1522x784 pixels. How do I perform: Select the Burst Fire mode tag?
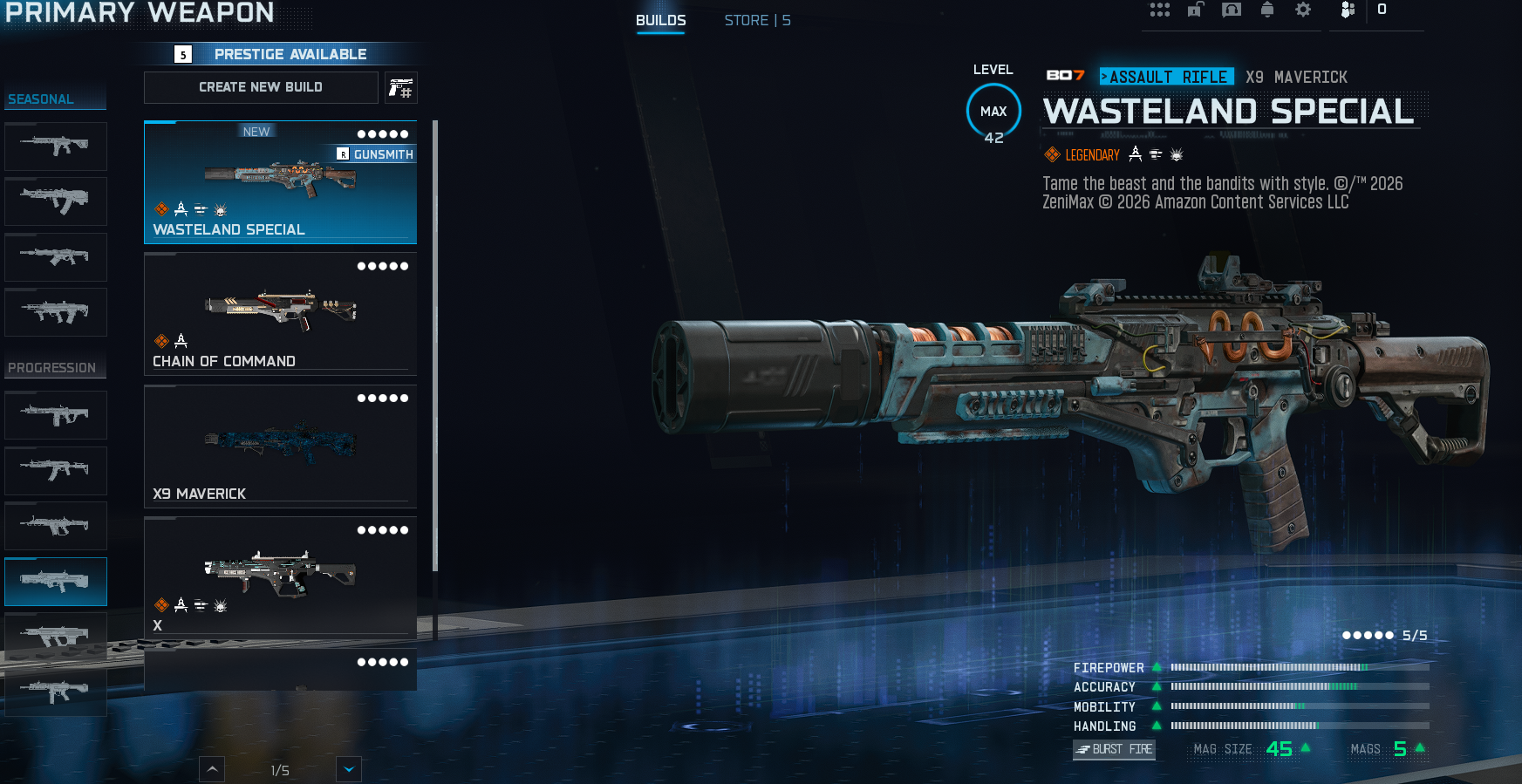[x=1114, y=749]
